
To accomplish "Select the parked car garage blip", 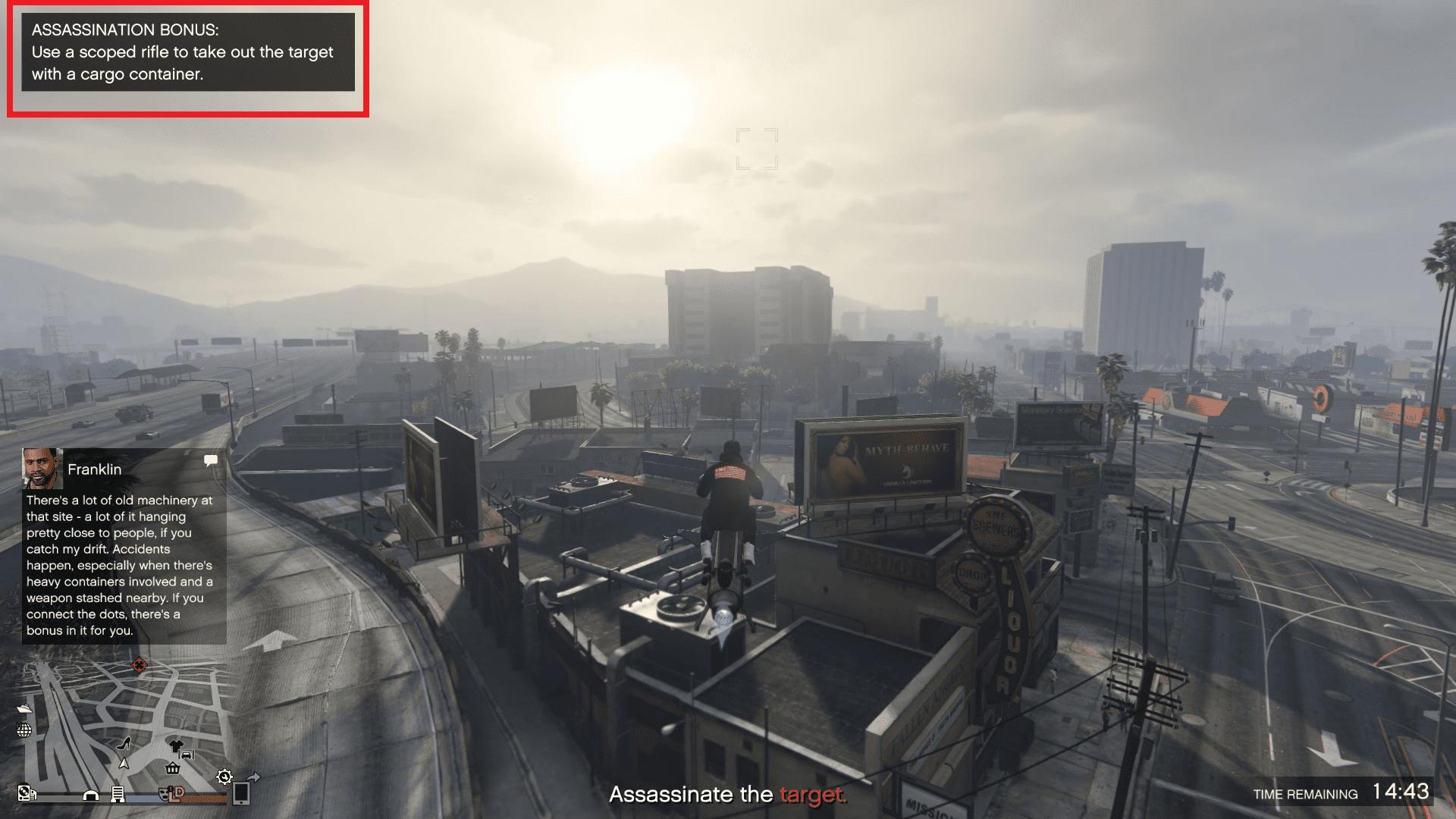I will [x=186, y=755].
